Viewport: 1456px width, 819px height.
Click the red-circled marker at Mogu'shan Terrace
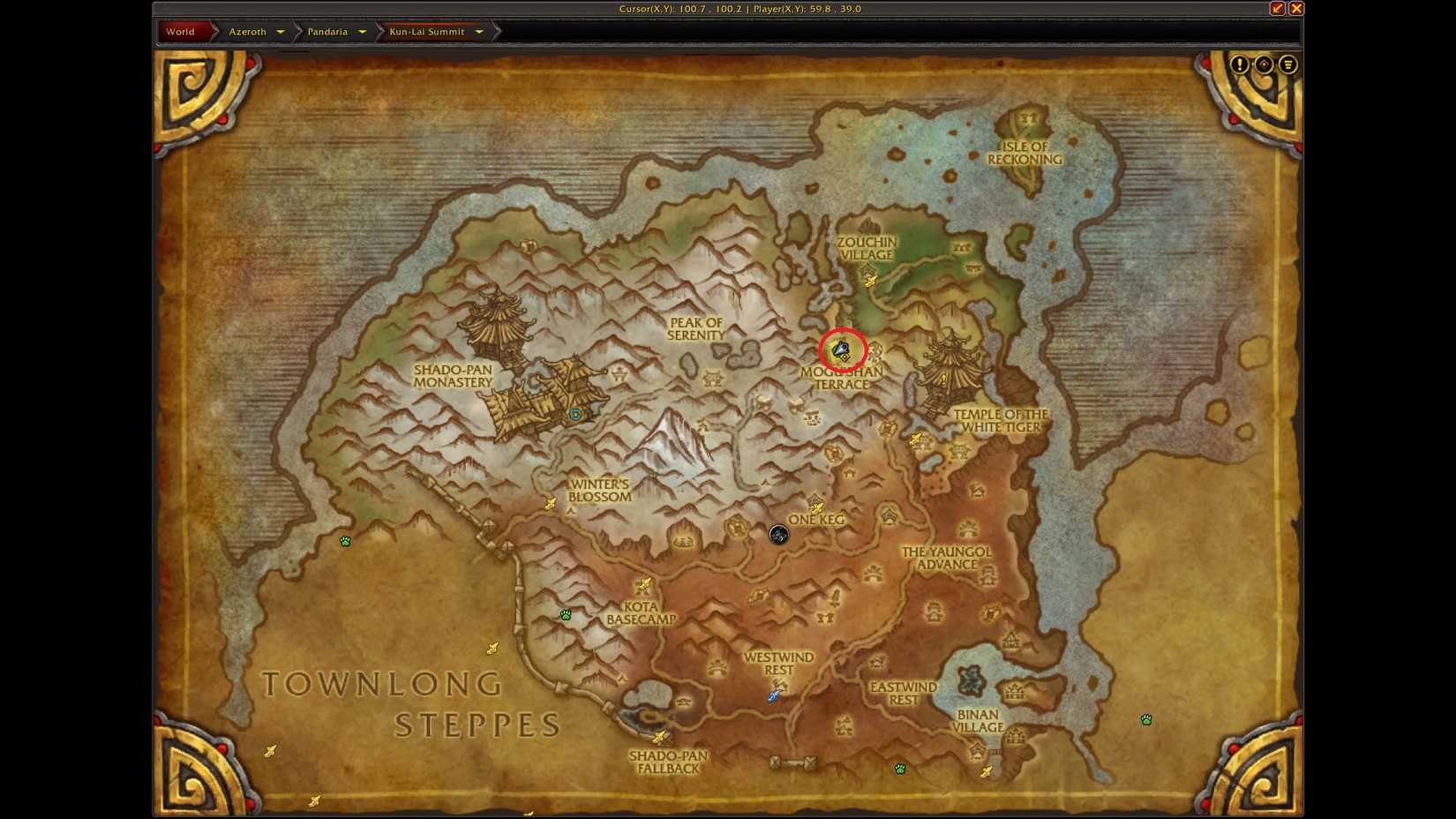tap(844, 349)
